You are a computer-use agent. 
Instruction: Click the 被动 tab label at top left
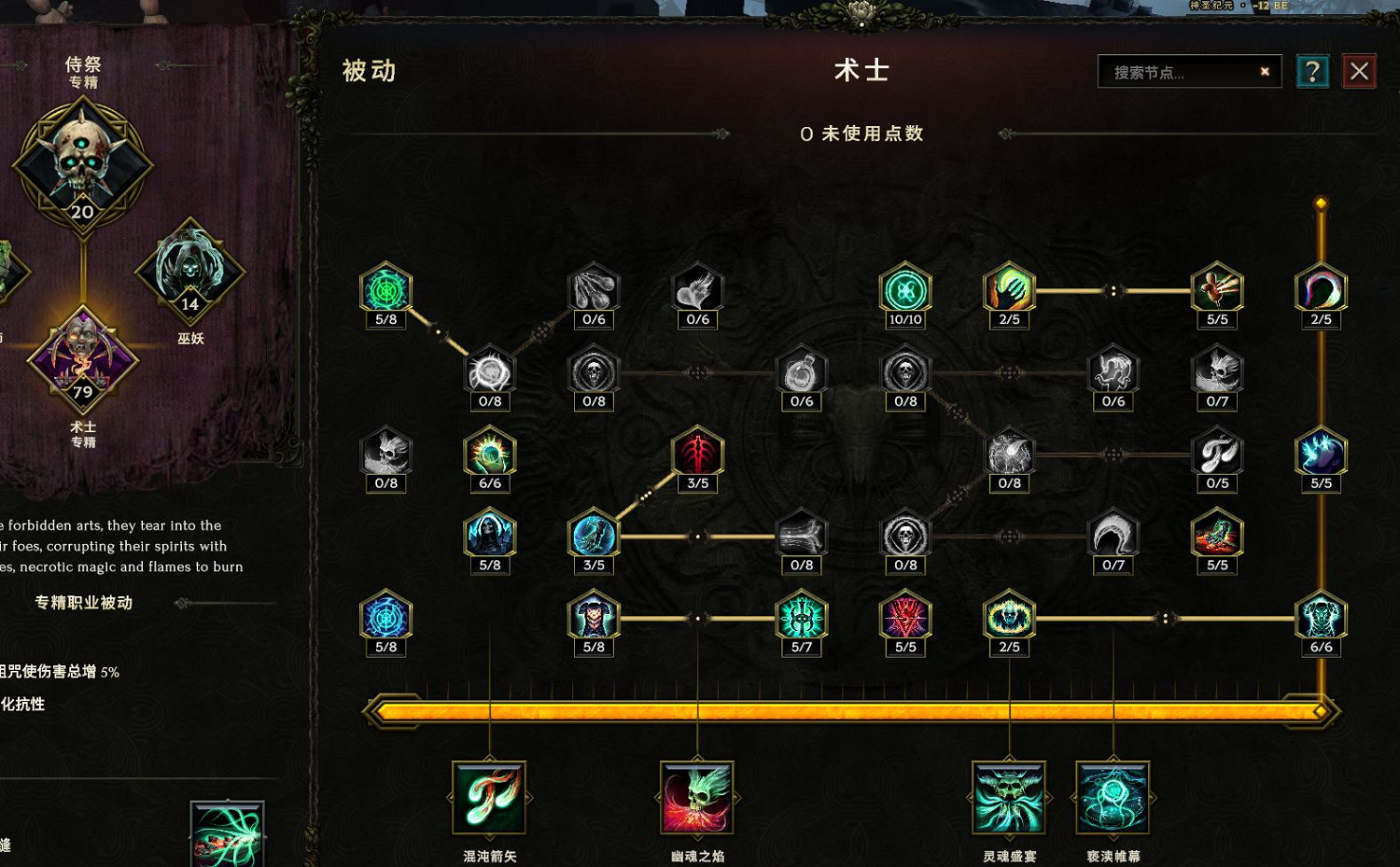point(370,70)
